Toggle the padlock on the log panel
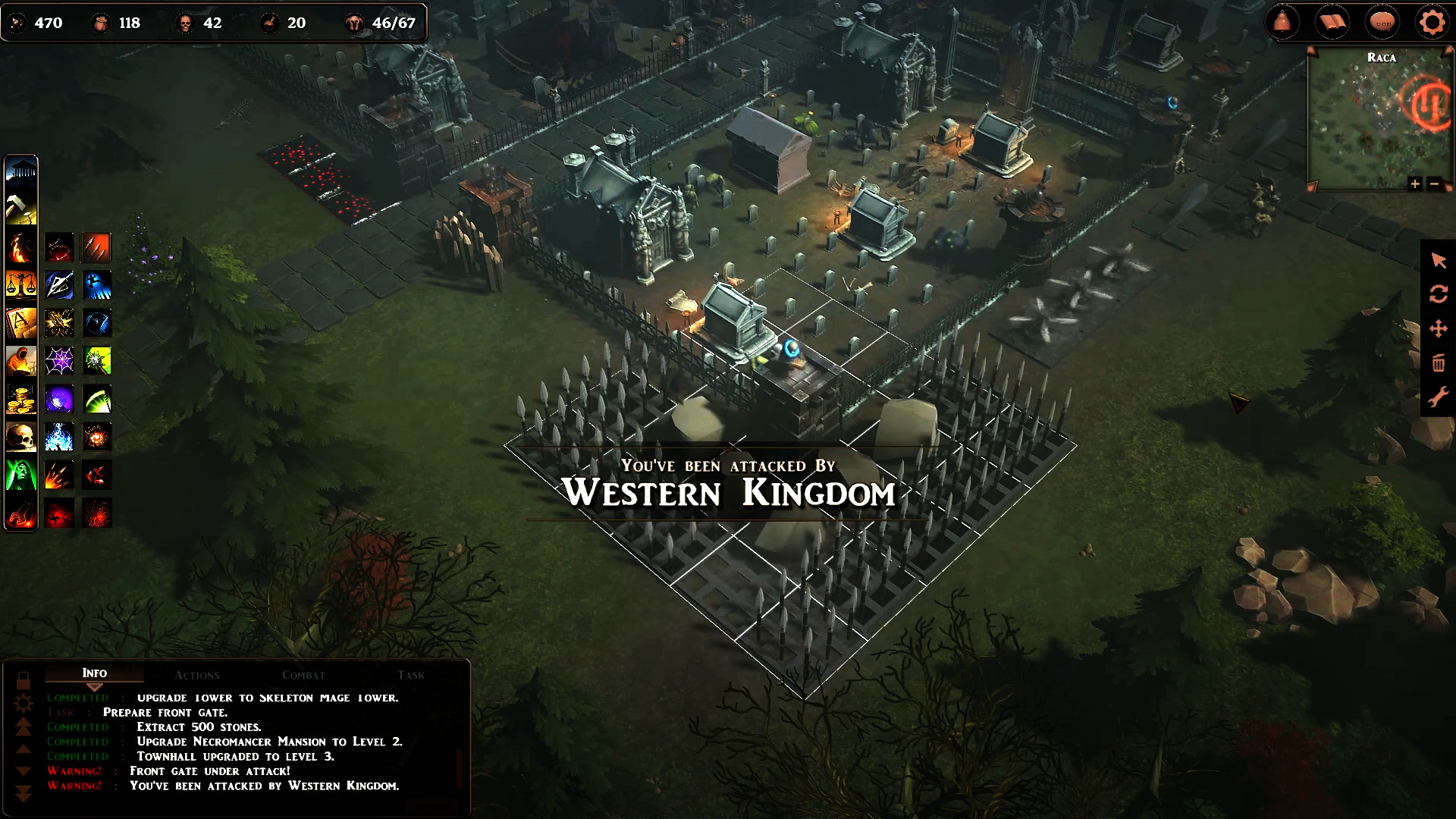The width and height of the screenshot is (1456, 819). click(24, 679)
